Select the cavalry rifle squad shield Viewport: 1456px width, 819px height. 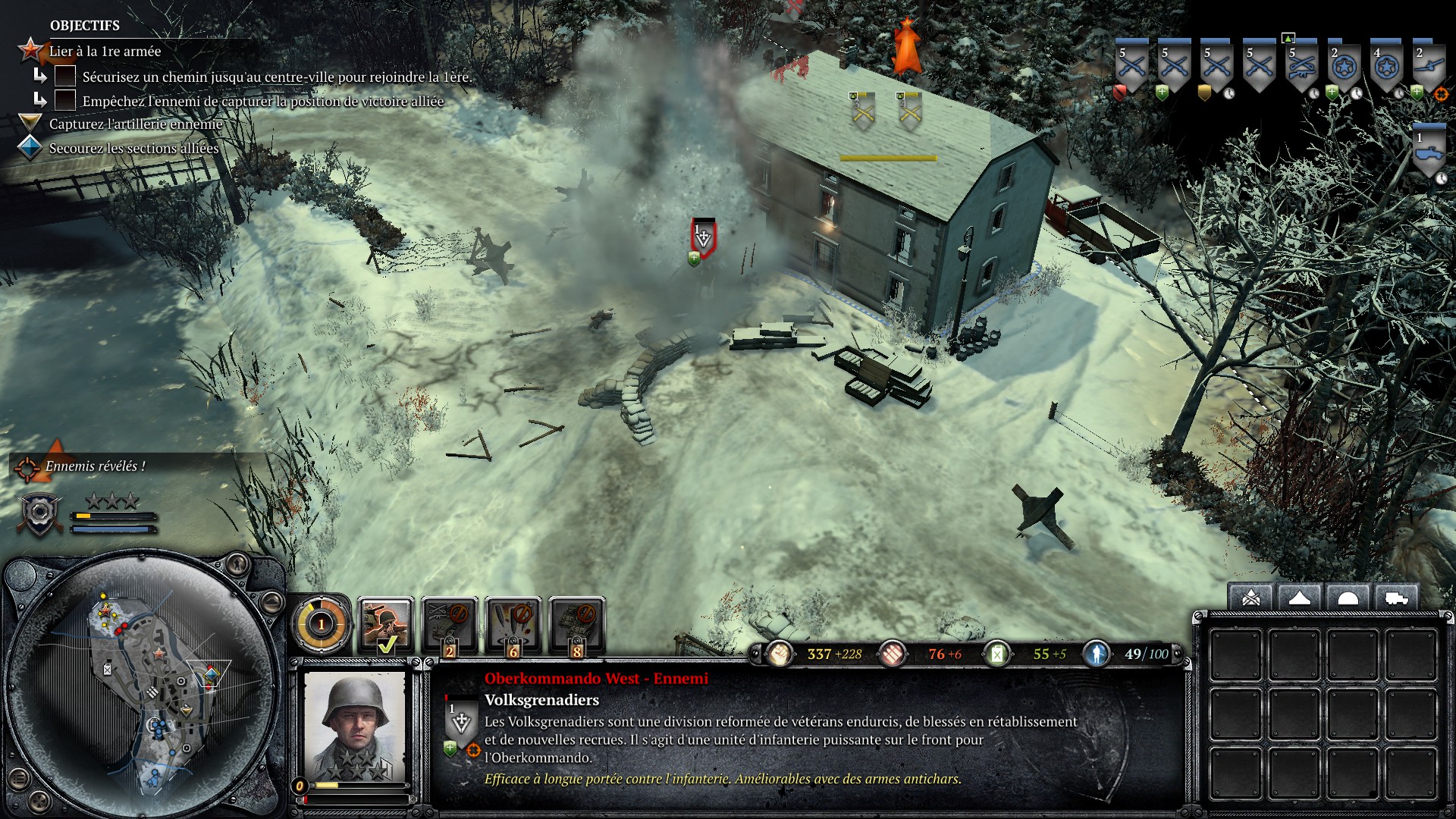point(1301,68)
